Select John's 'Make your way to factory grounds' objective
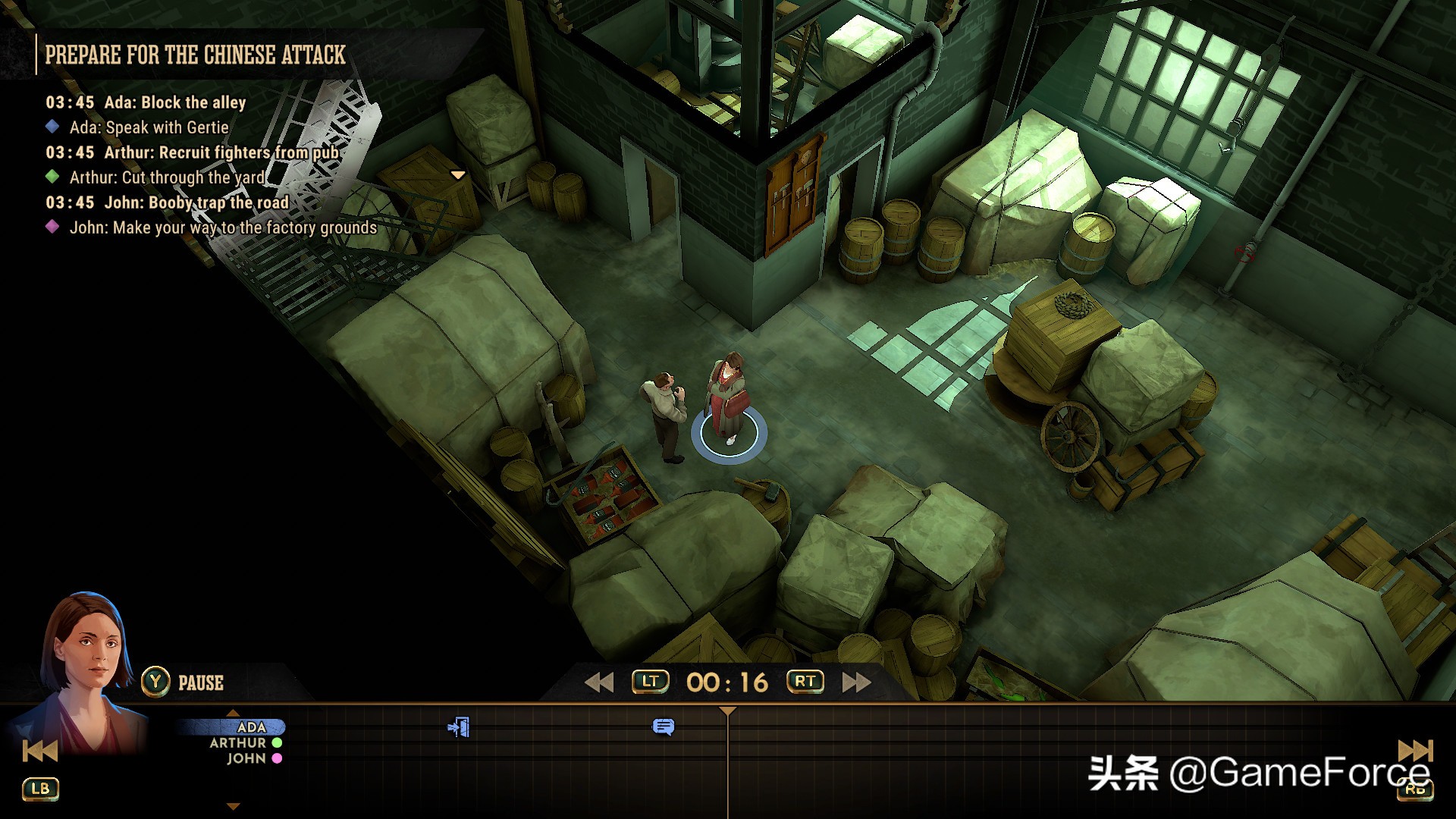Viewport: 1456px width, 819px height. 223,227
